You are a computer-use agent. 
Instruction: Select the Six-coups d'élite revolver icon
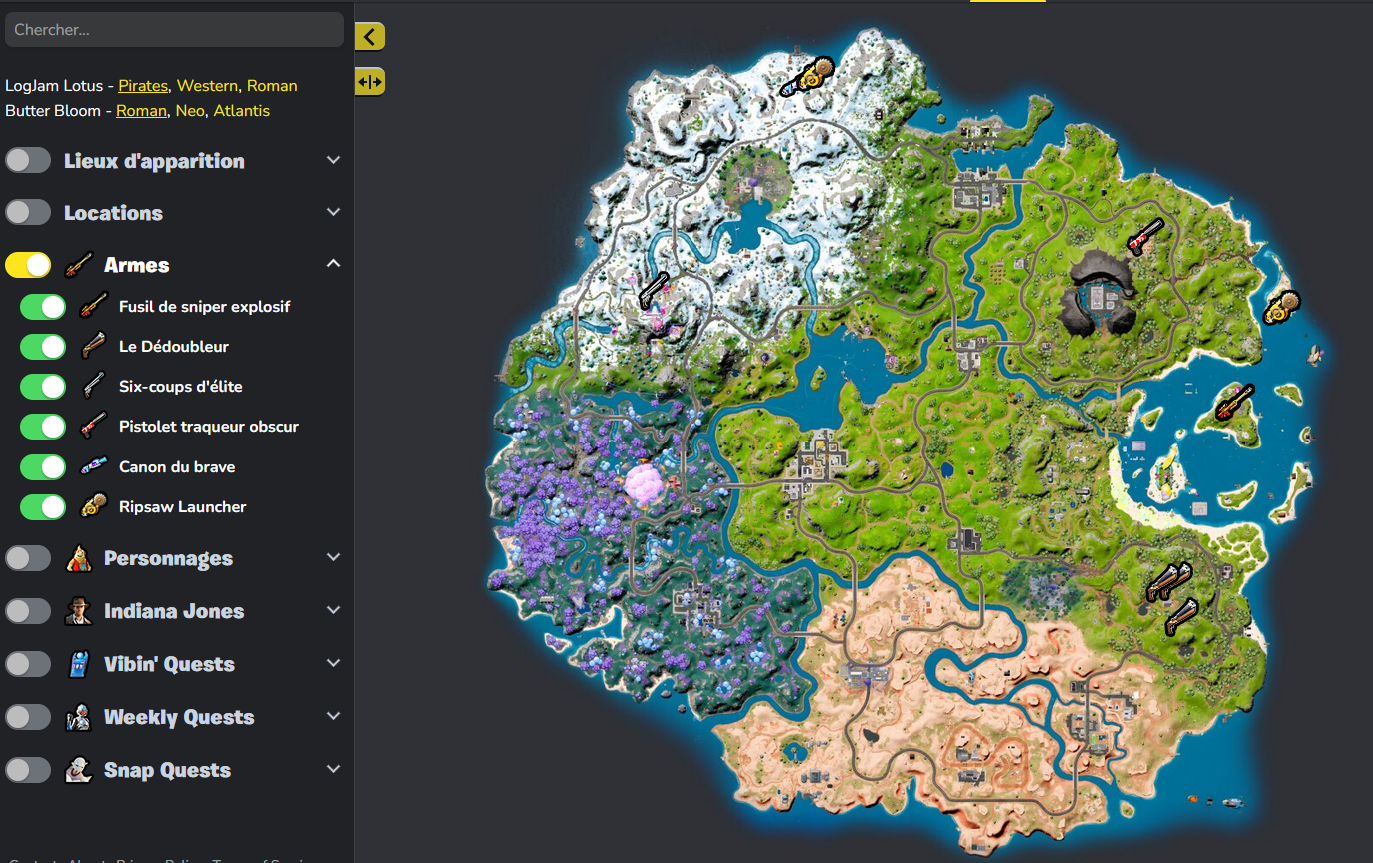coord(93,387)
